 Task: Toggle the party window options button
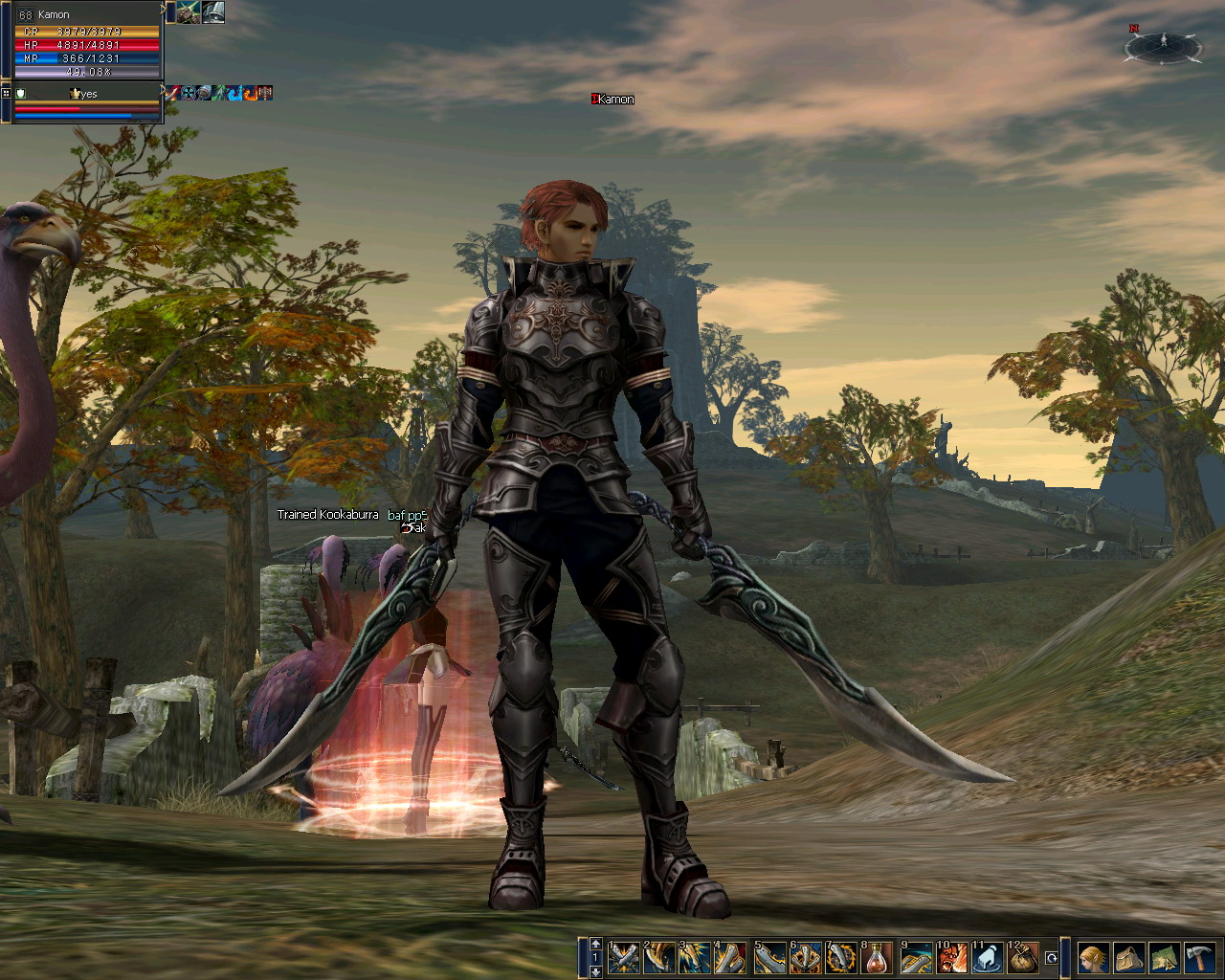pyautogui.click(x=6, y=93)
